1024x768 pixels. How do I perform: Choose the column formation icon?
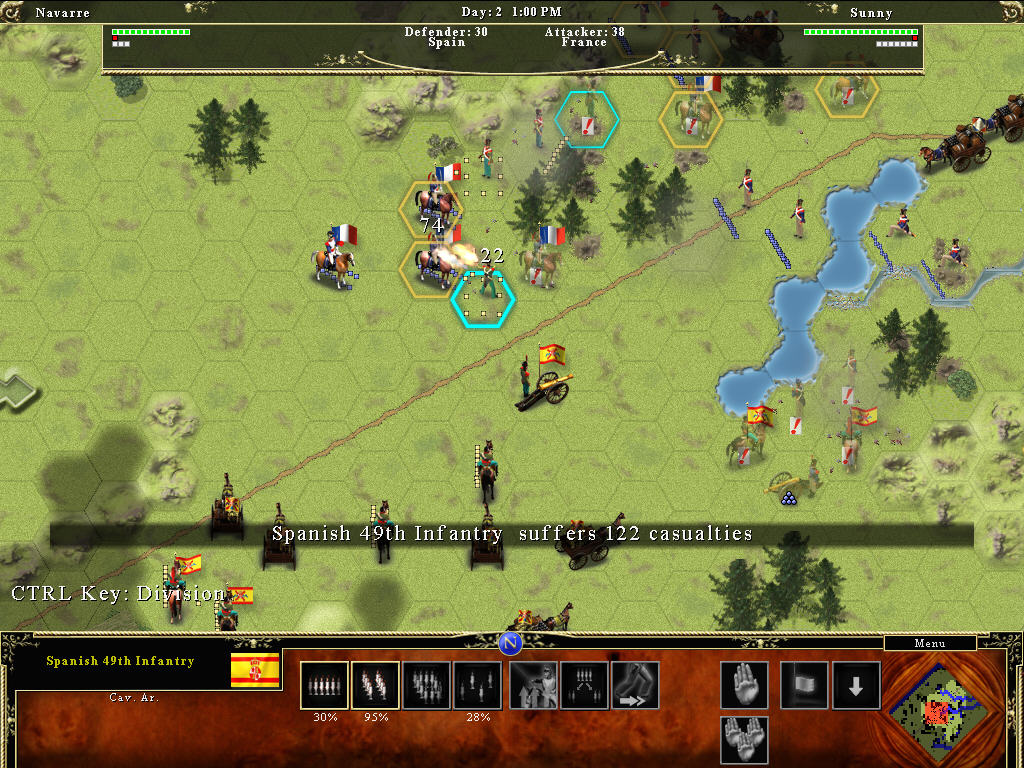coord(375,685)
